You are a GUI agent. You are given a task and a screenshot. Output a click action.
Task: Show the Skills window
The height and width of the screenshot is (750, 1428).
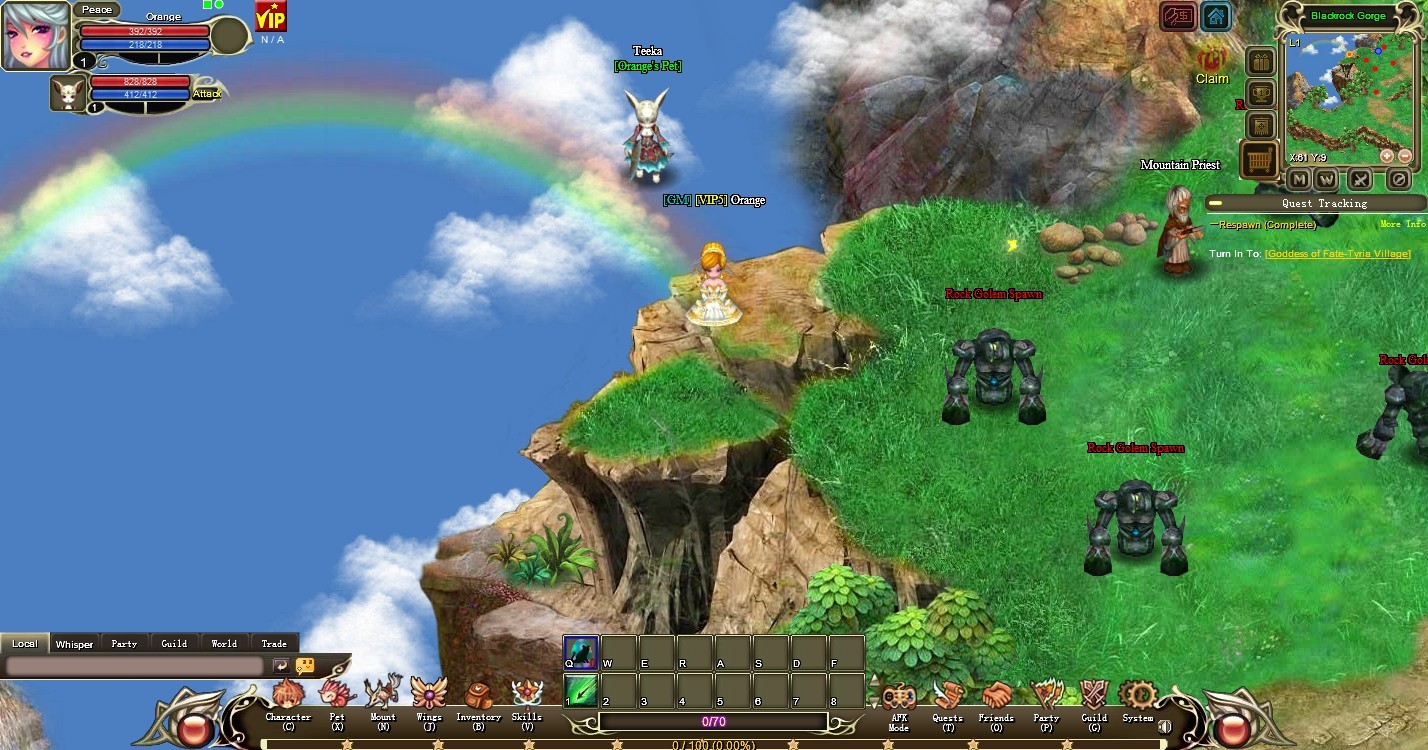(x=527, y=695)
